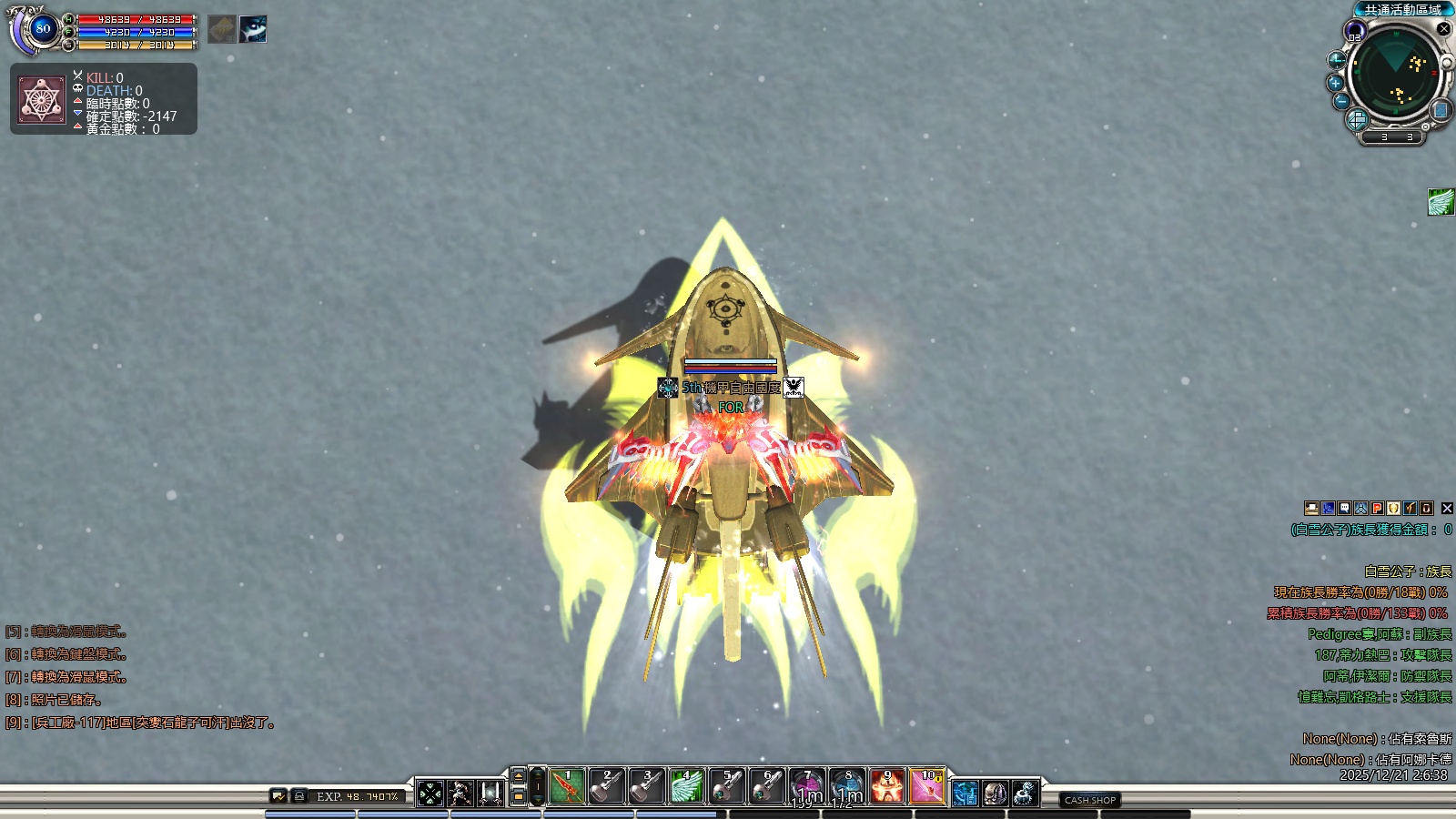The height and width of the screenshot is (819, 1456).
Task: Select the pink blade skill in slot 10
Action: coord(927,787)
